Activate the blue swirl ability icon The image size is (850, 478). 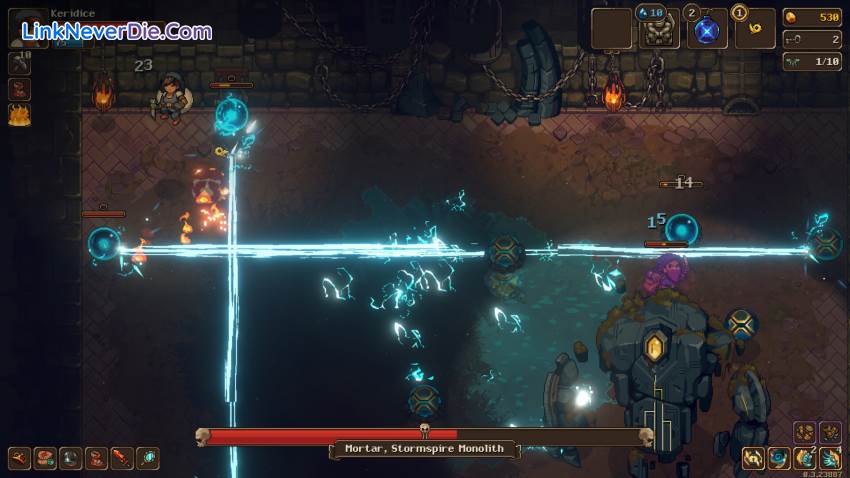[779, 458]
